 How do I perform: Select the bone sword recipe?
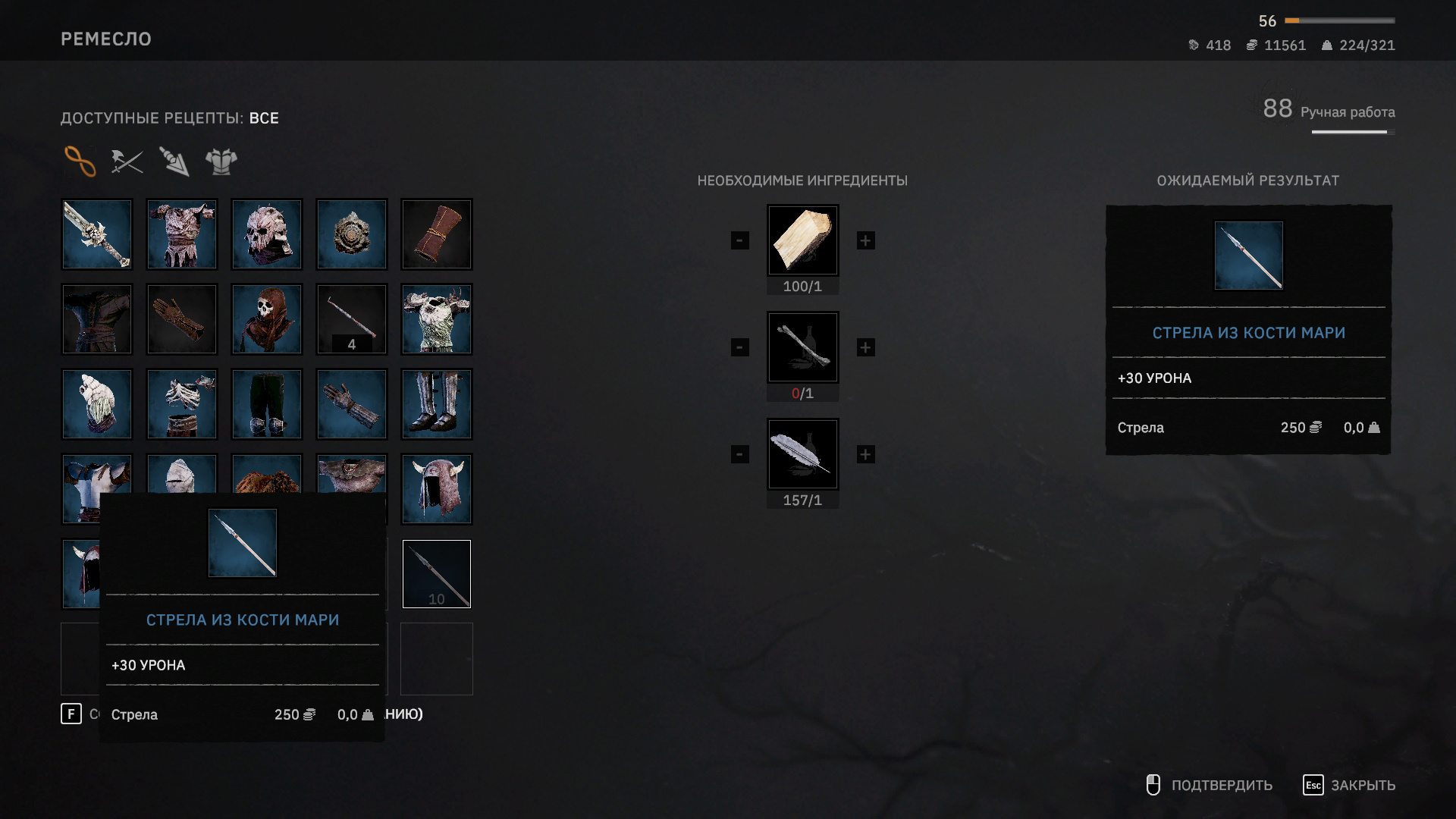[x=97, y=234]
